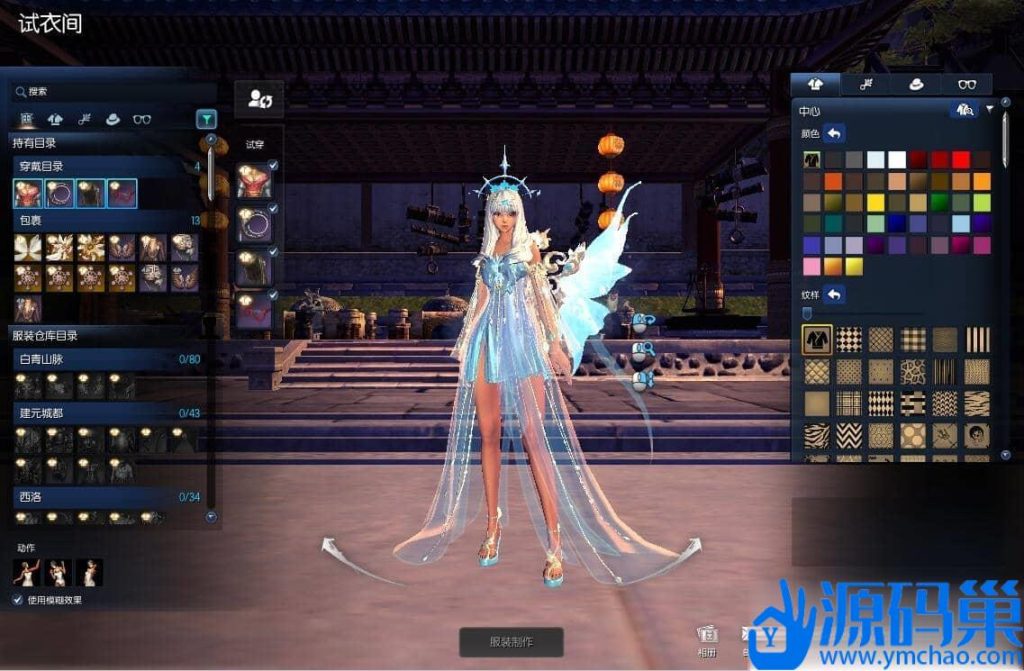Select the ring accessory in the 试穿 column
This screenshot has width=1024, height=671.
coord(254,226)
